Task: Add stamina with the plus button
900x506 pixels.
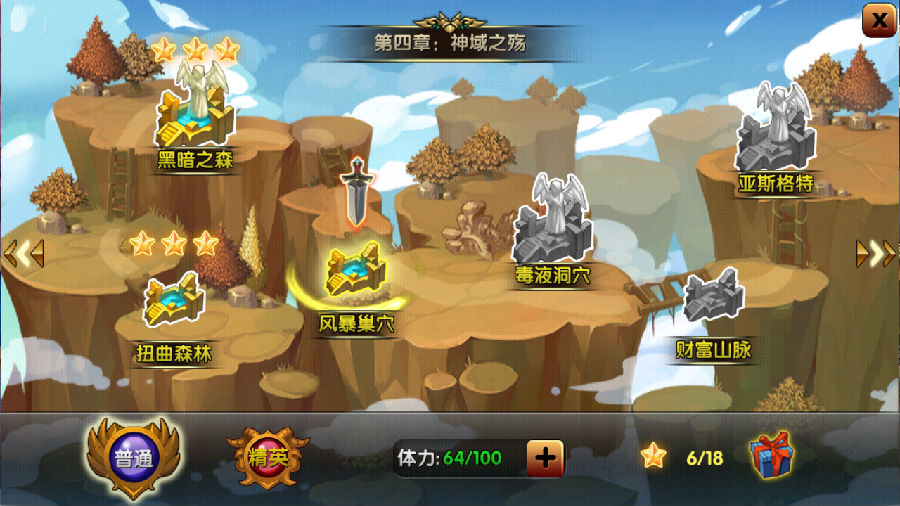Action: click(x=545, y=458)
